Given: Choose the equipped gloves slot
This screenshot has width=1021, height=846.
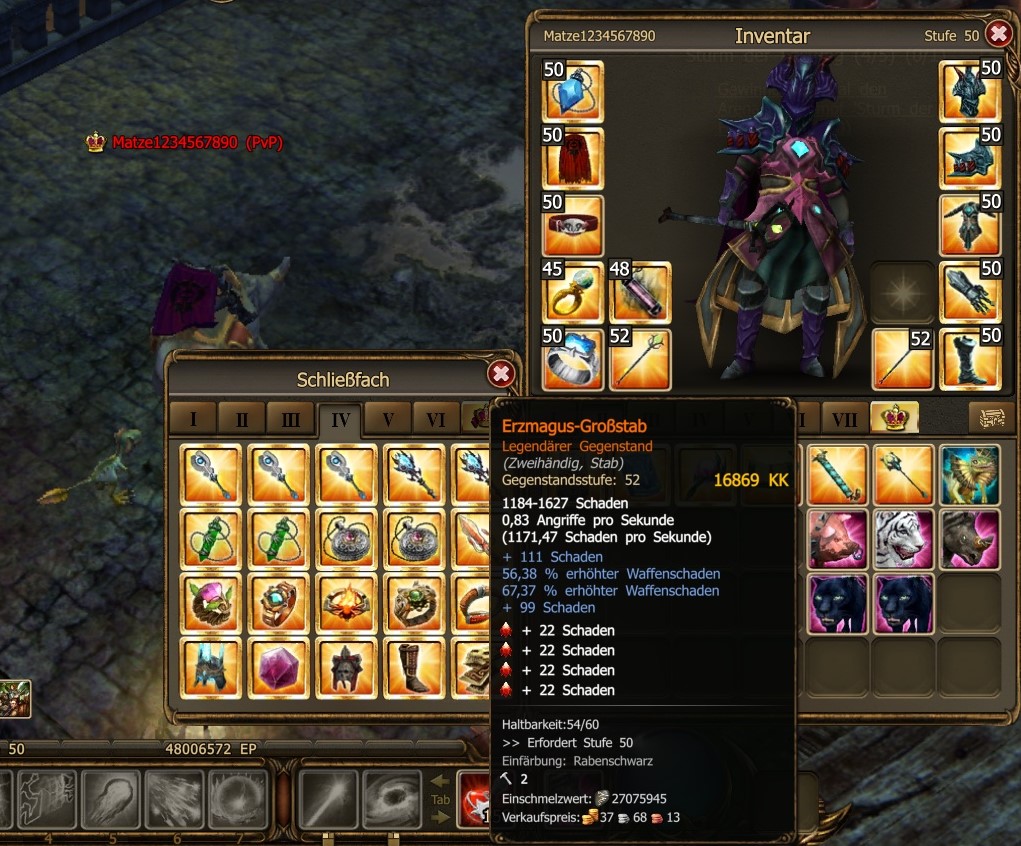Looking at the screenshot, I should click(970, 292).
